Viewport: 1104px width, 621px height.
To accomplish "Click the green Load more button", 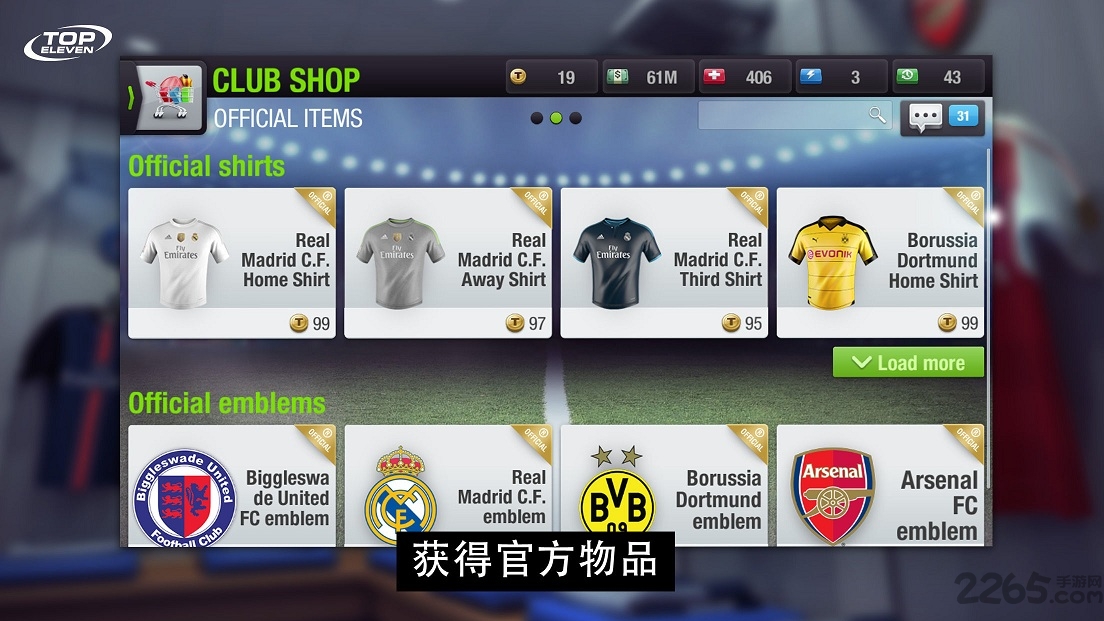I will point(908,363).
